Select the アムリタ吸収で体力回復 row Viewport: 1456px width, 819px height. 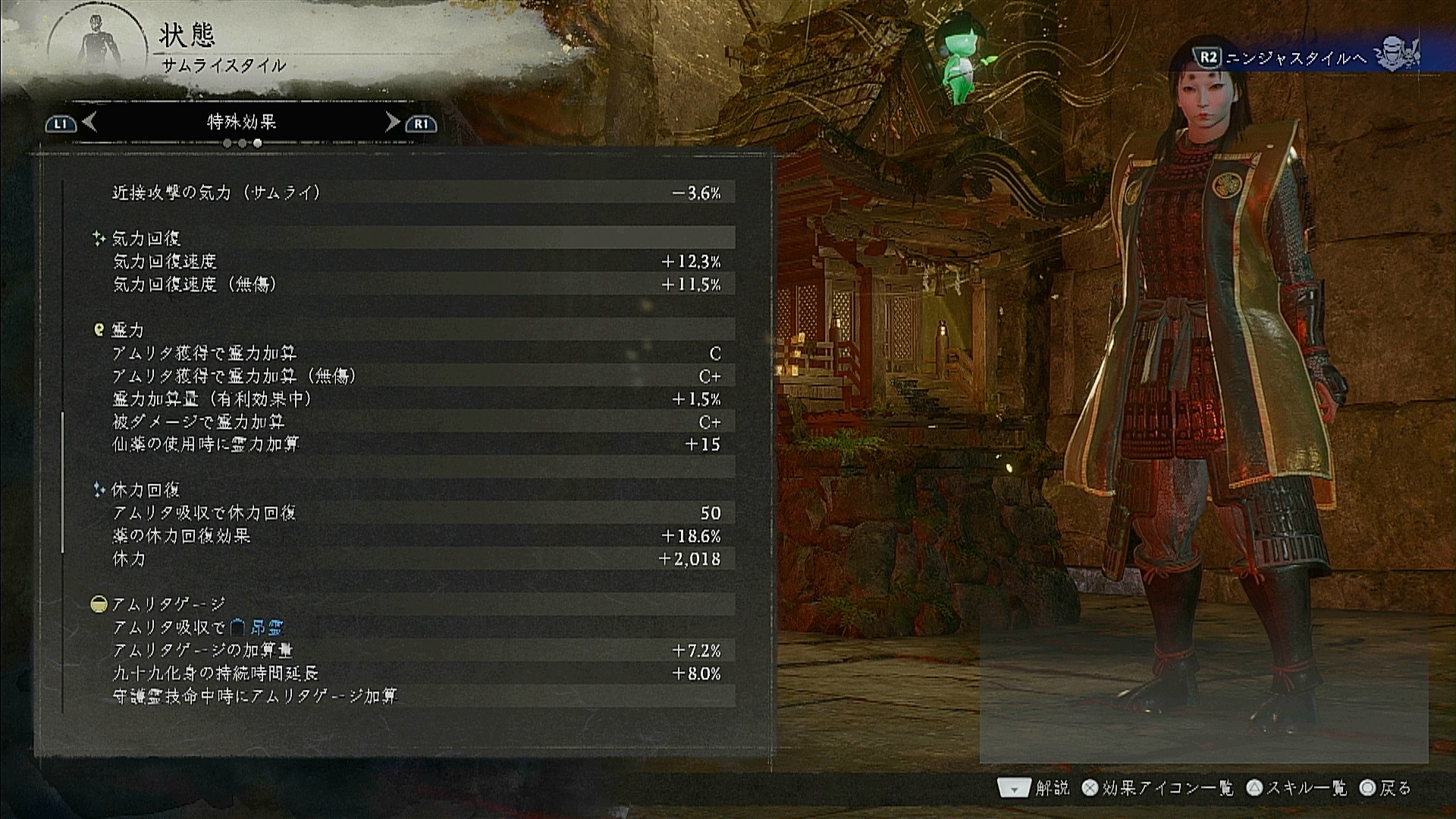point(416,513)
